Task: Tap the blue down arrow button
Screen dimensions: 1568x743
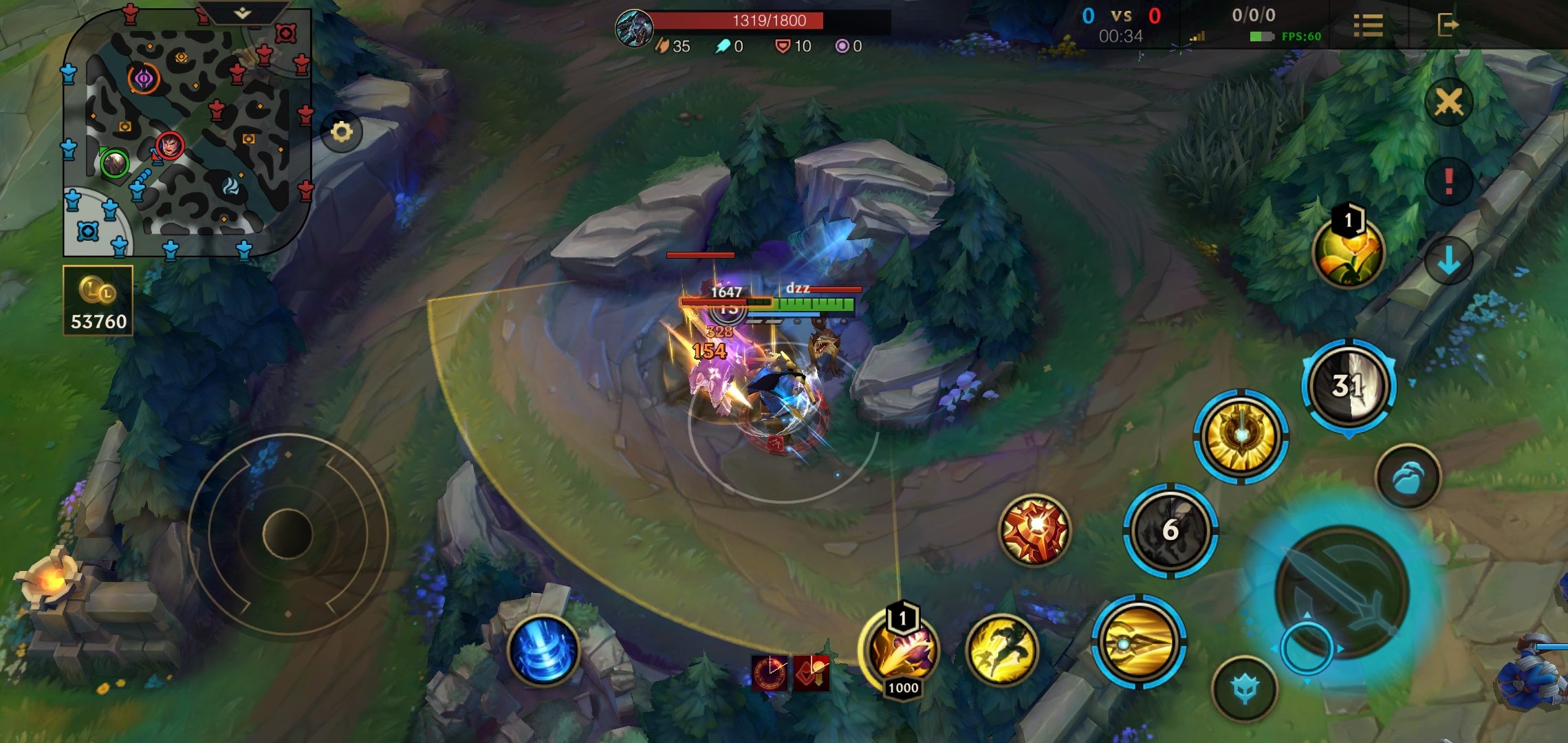Action: point(1448,261)
